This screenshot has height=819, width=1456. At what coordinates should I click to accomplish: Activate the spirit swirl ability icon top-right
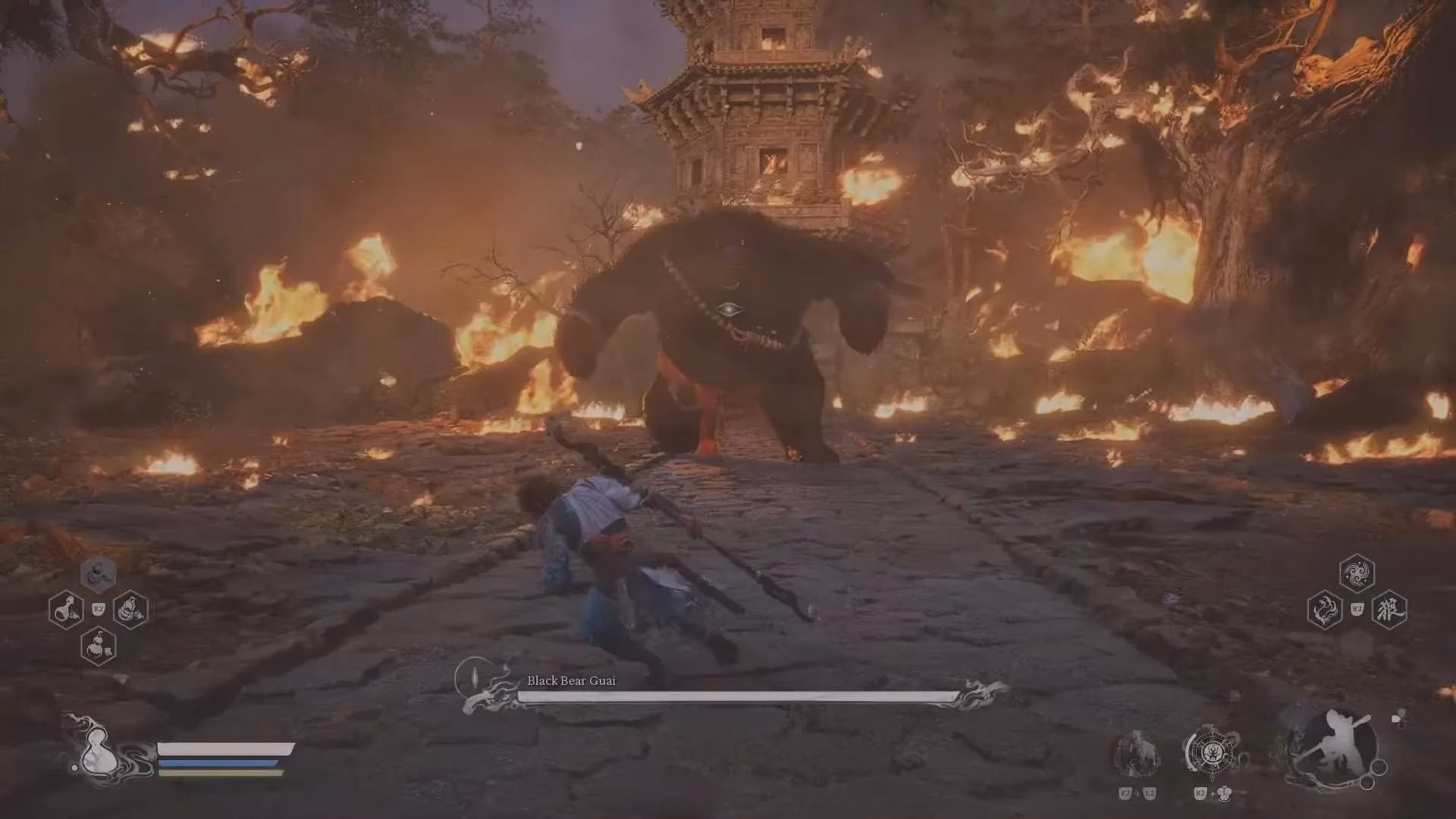1356,573
